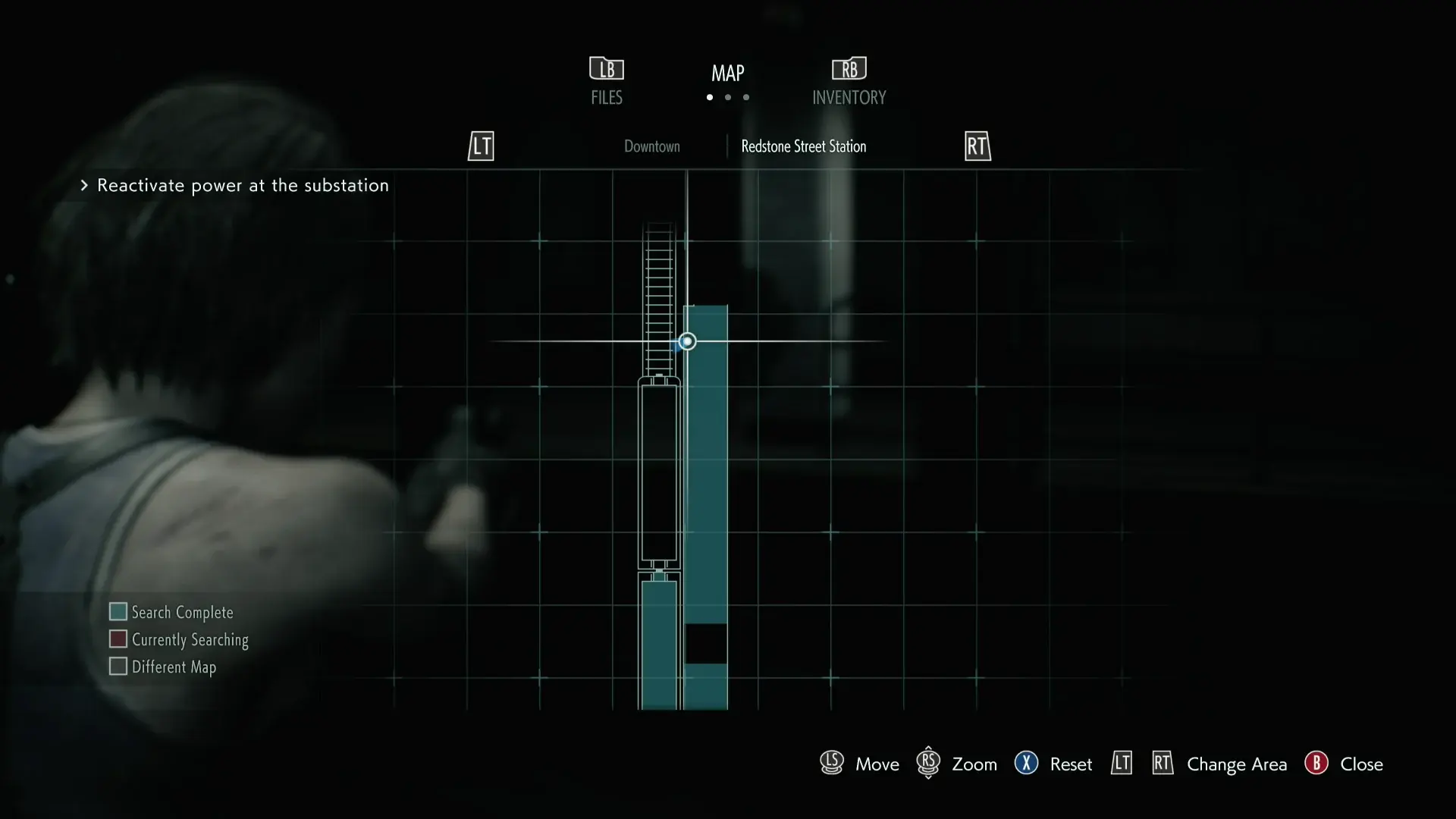Image resolution: width=1456 pixels, height=819 pixels.
Task: Switch map area to Downtown
Action: 651,146
